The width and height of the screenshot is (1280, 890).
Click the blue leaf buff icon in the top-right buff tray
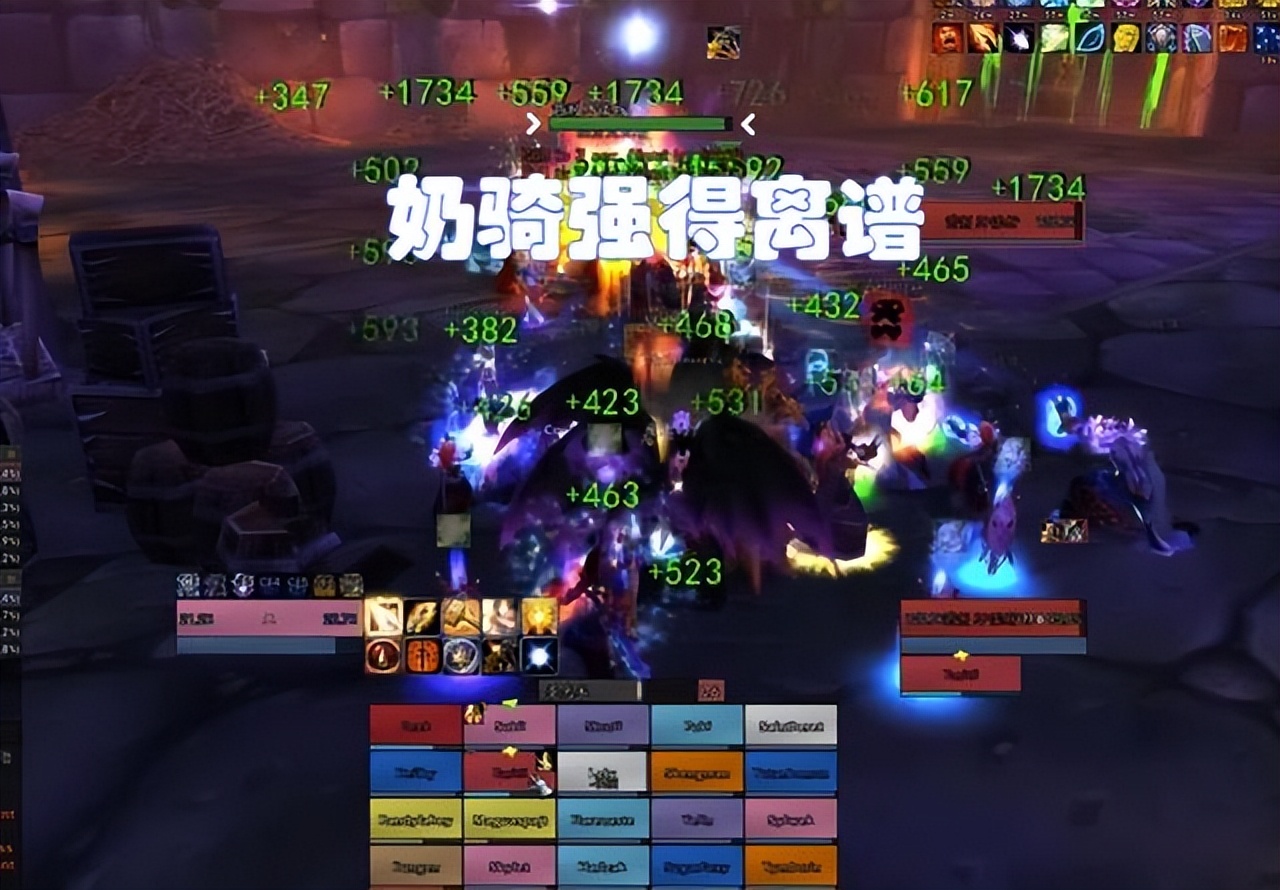1089,37
